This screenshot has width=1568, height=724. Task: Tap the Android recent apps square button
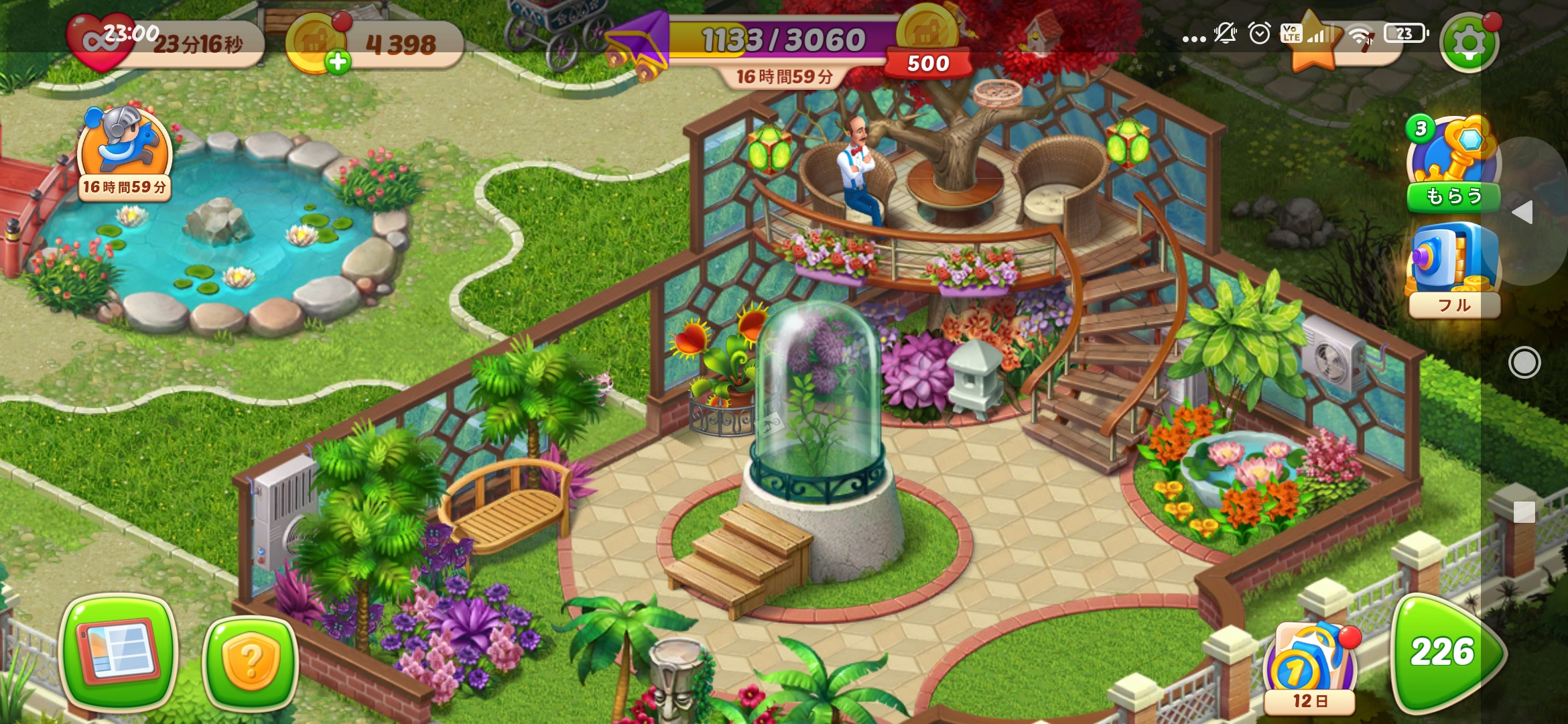pyautogui.click(x=1524, y=511)
